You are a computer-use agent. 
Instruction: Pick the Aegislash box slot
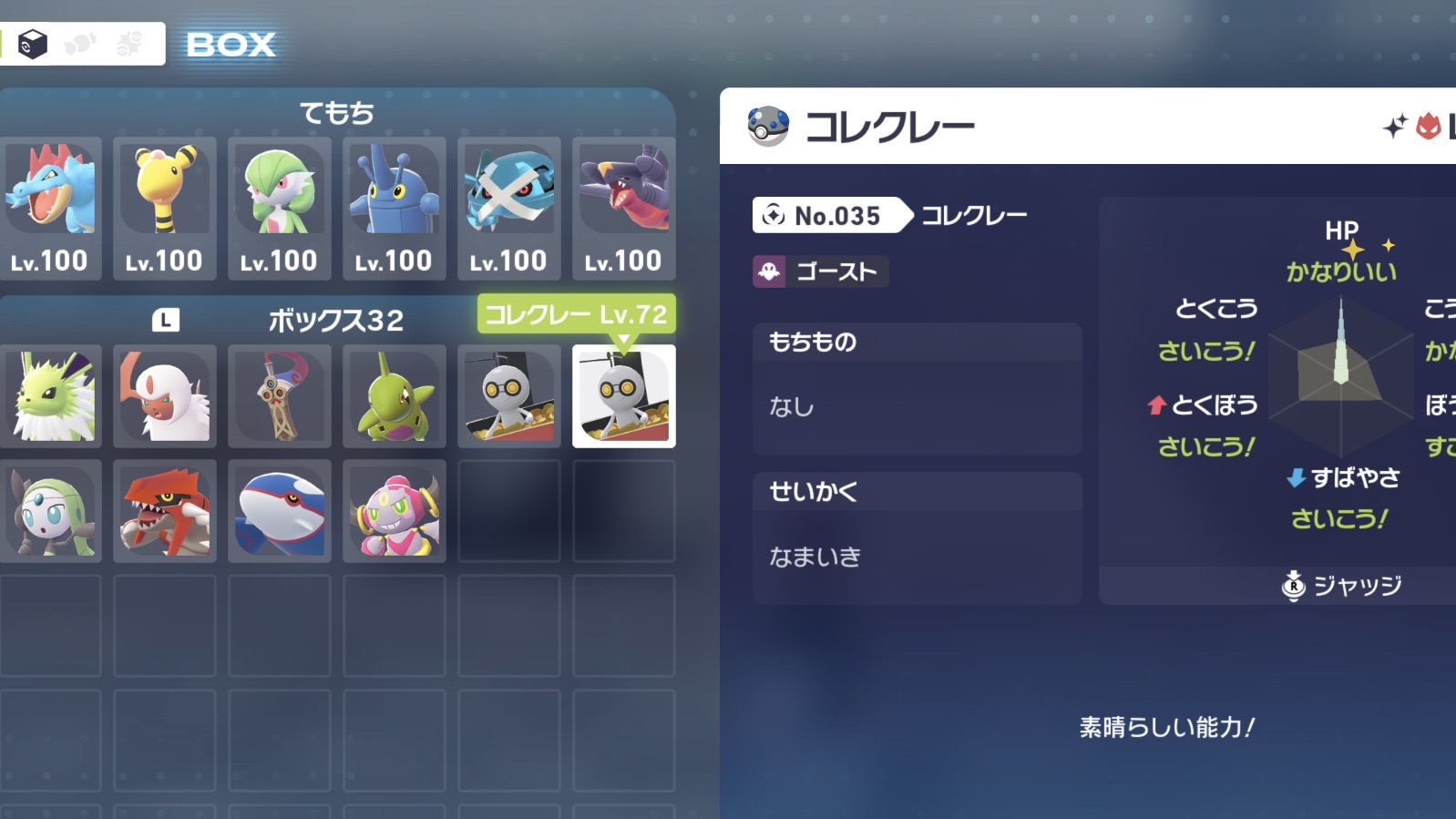point(280,396)
